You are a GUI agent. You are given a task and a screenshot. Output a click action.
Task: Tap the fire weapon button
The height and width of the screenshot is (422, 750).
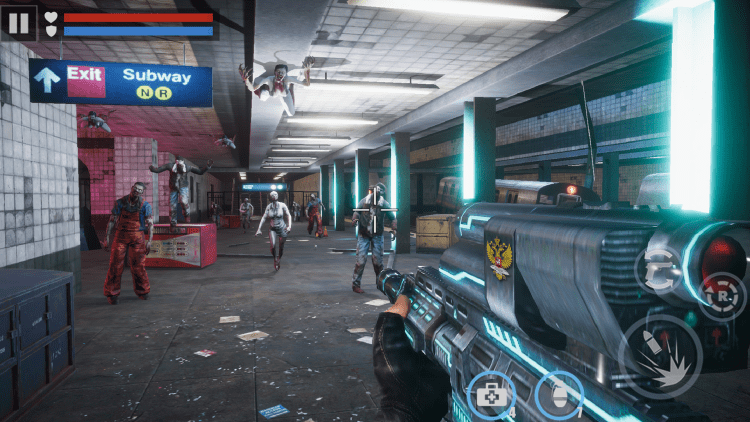point(660,355)
